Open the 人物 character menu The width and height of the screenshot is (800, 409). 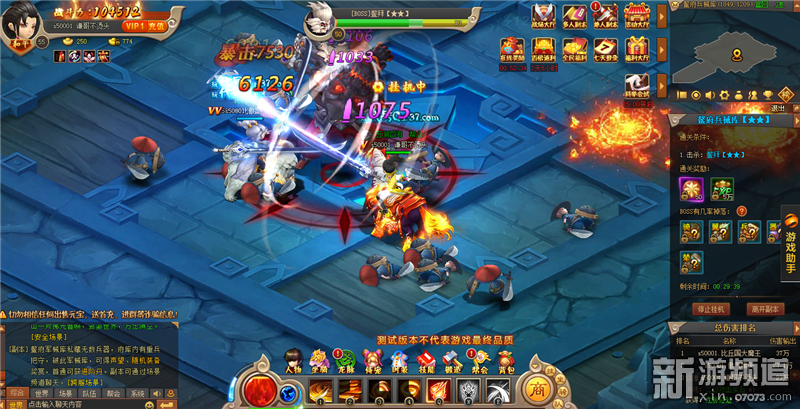click(x=293, y=362)
